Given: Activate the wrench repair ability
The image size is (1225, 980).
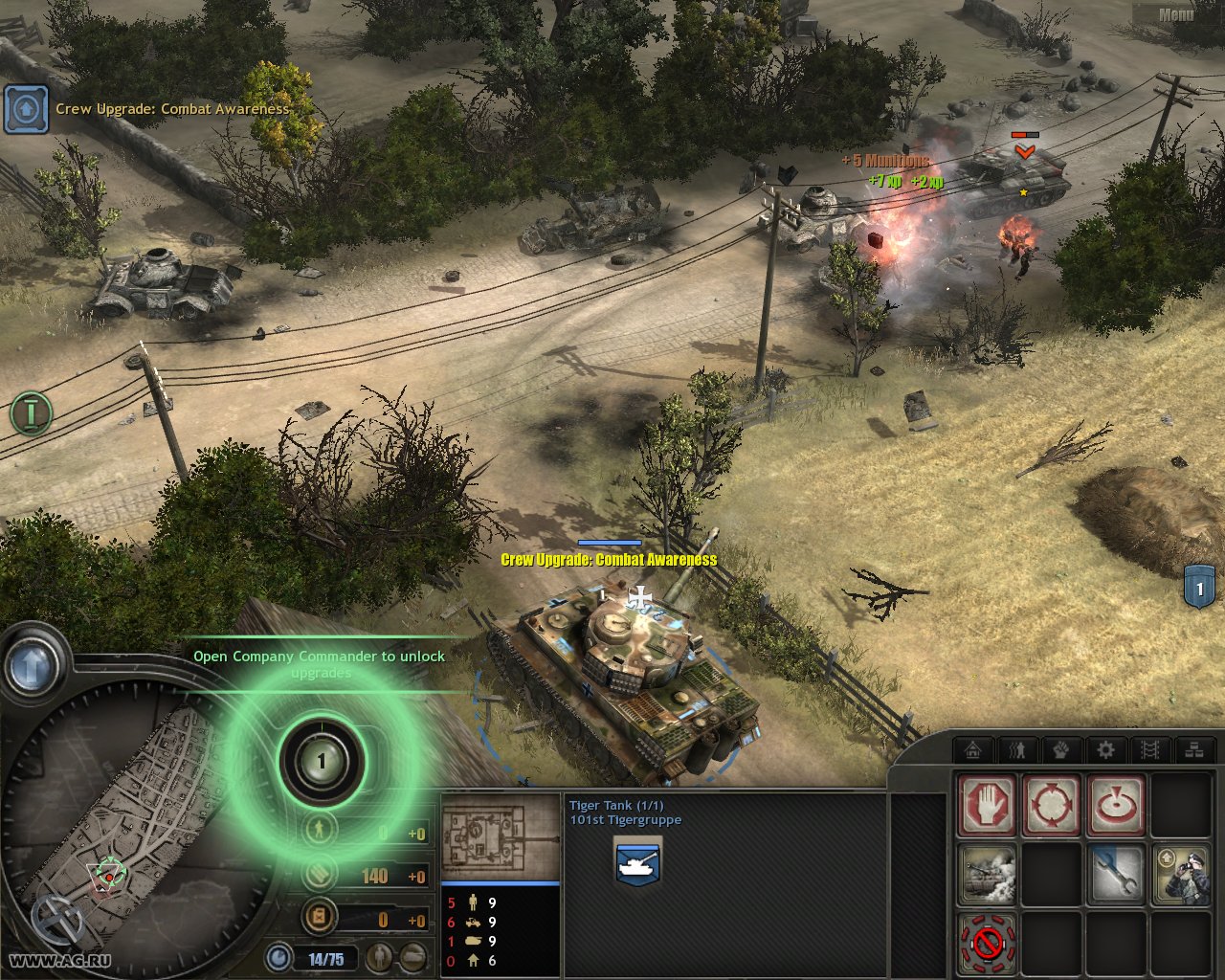Looking at the screenshot, I should pos(1115,874).
